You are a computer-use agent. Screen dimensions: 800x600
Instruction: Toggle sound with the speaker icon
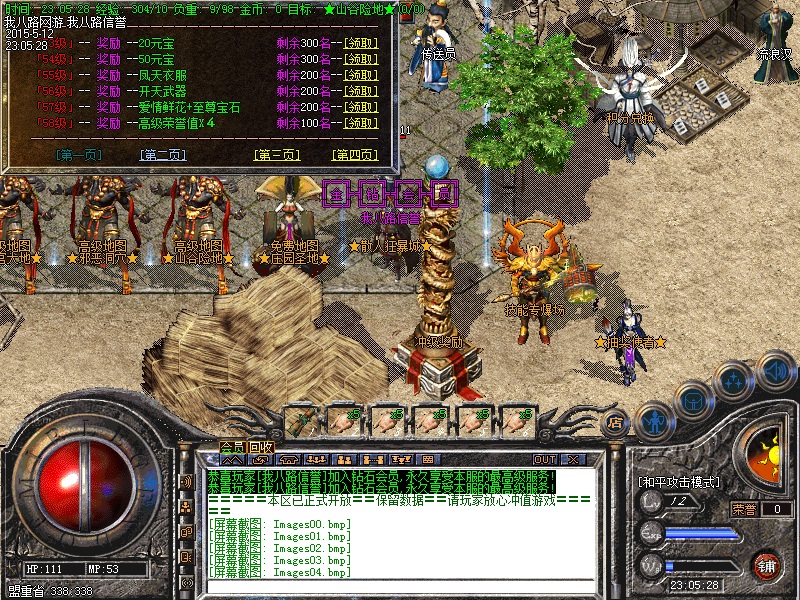coord(774,370)
